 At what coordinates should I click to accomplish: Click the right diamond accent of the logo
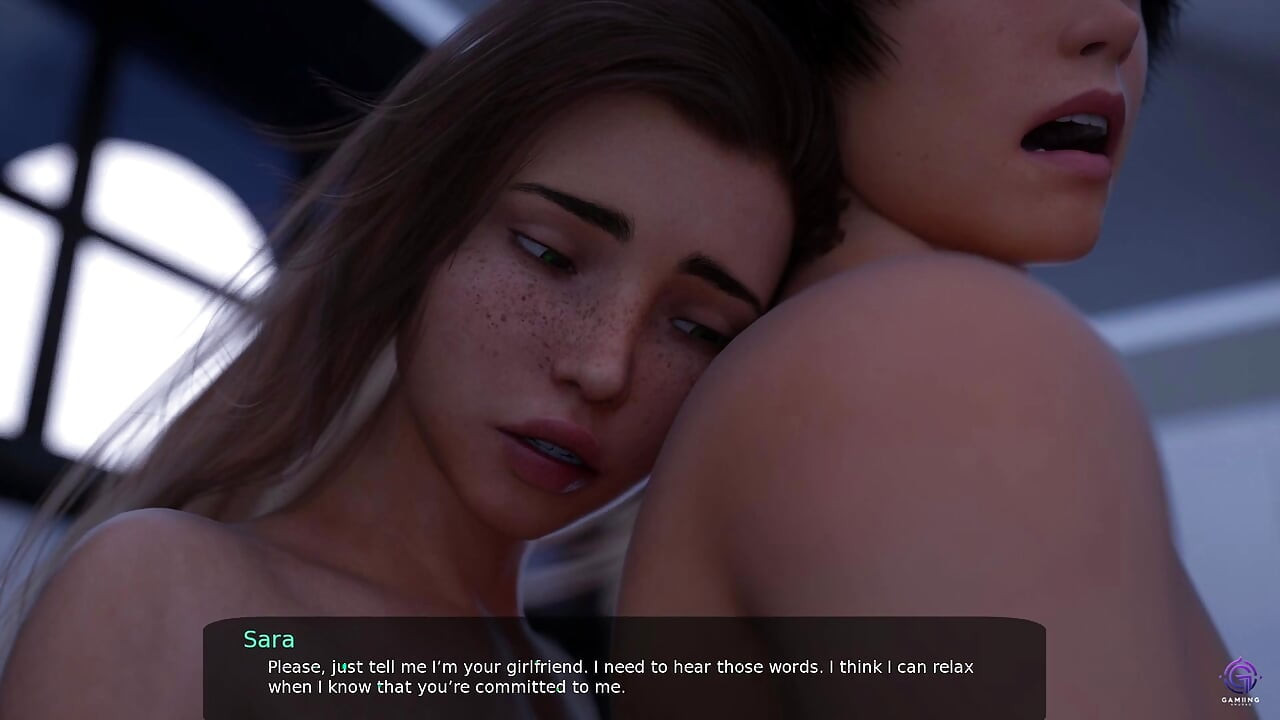[1261, 677]
